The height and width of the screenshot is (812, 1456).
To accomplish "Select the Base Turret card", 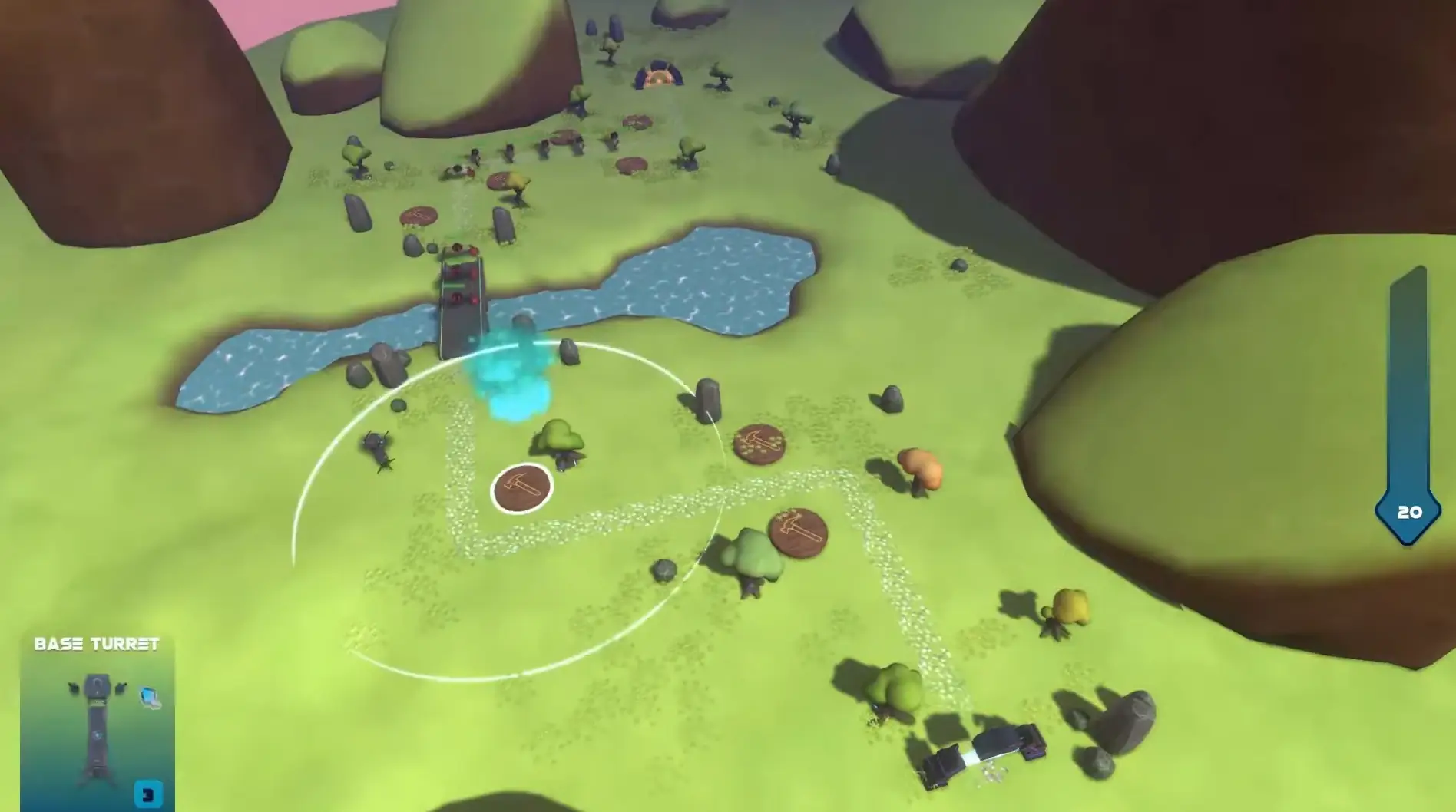I will (x=98, y=722).
